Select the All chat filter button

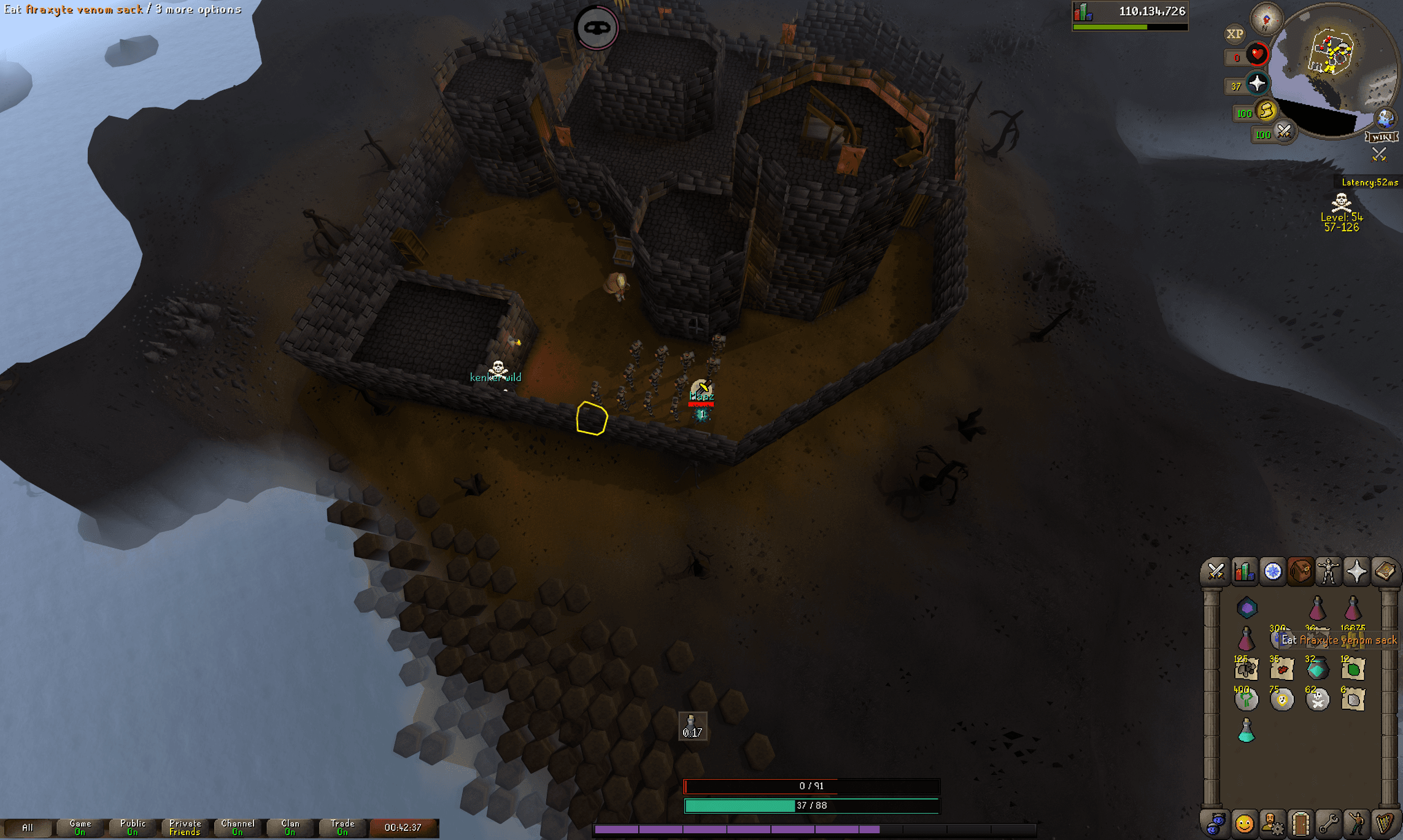[28, 827]
